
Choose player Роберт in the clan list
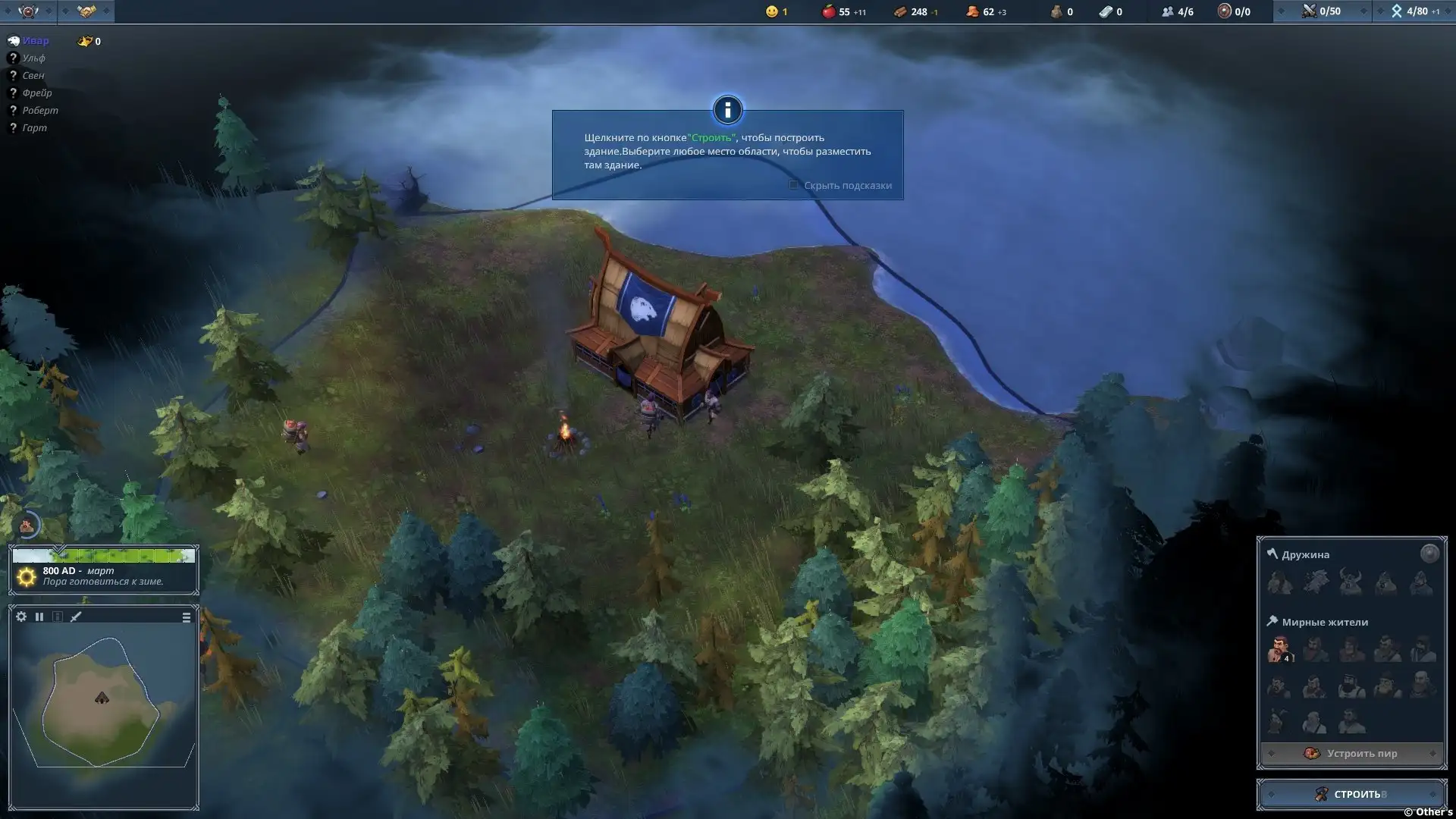coord(39,111)
